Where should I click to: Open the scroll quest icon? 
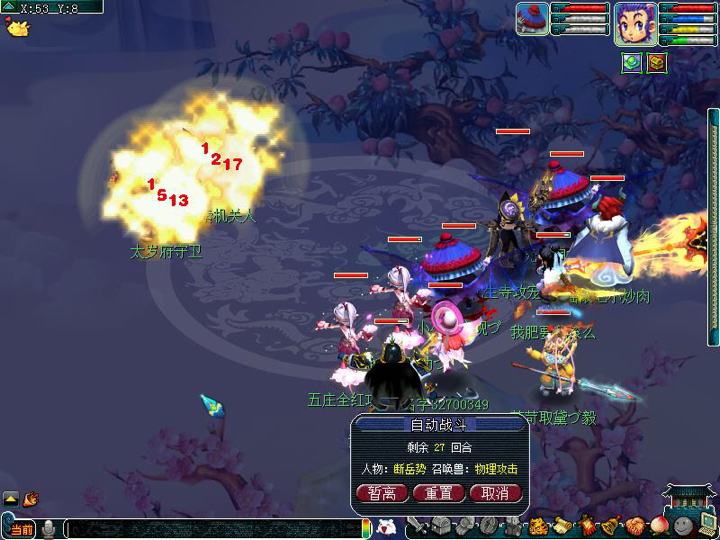pos(561,527)
